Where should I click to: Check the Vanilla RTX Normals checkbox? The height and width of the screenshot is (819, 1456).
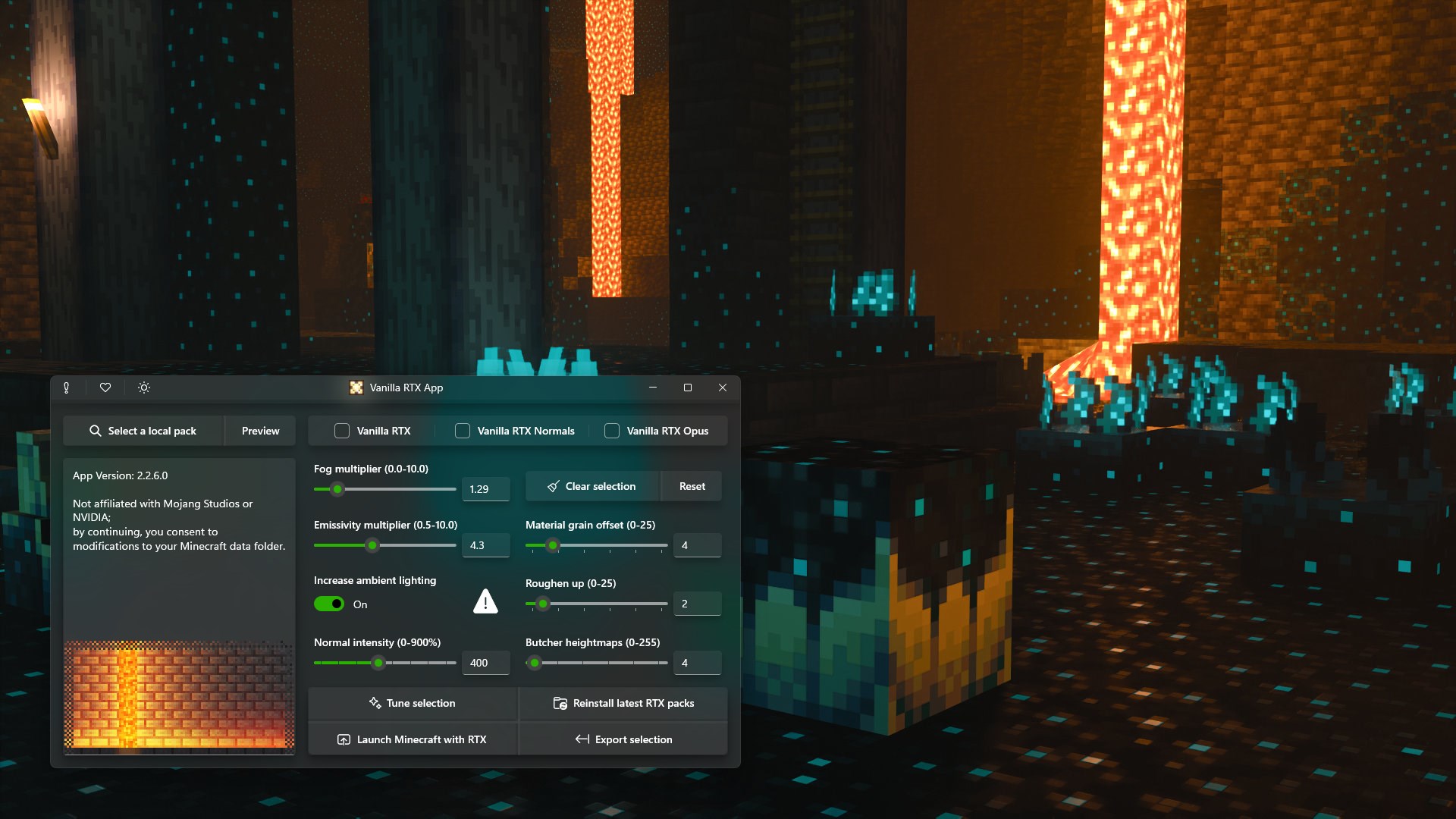(462, 430)
